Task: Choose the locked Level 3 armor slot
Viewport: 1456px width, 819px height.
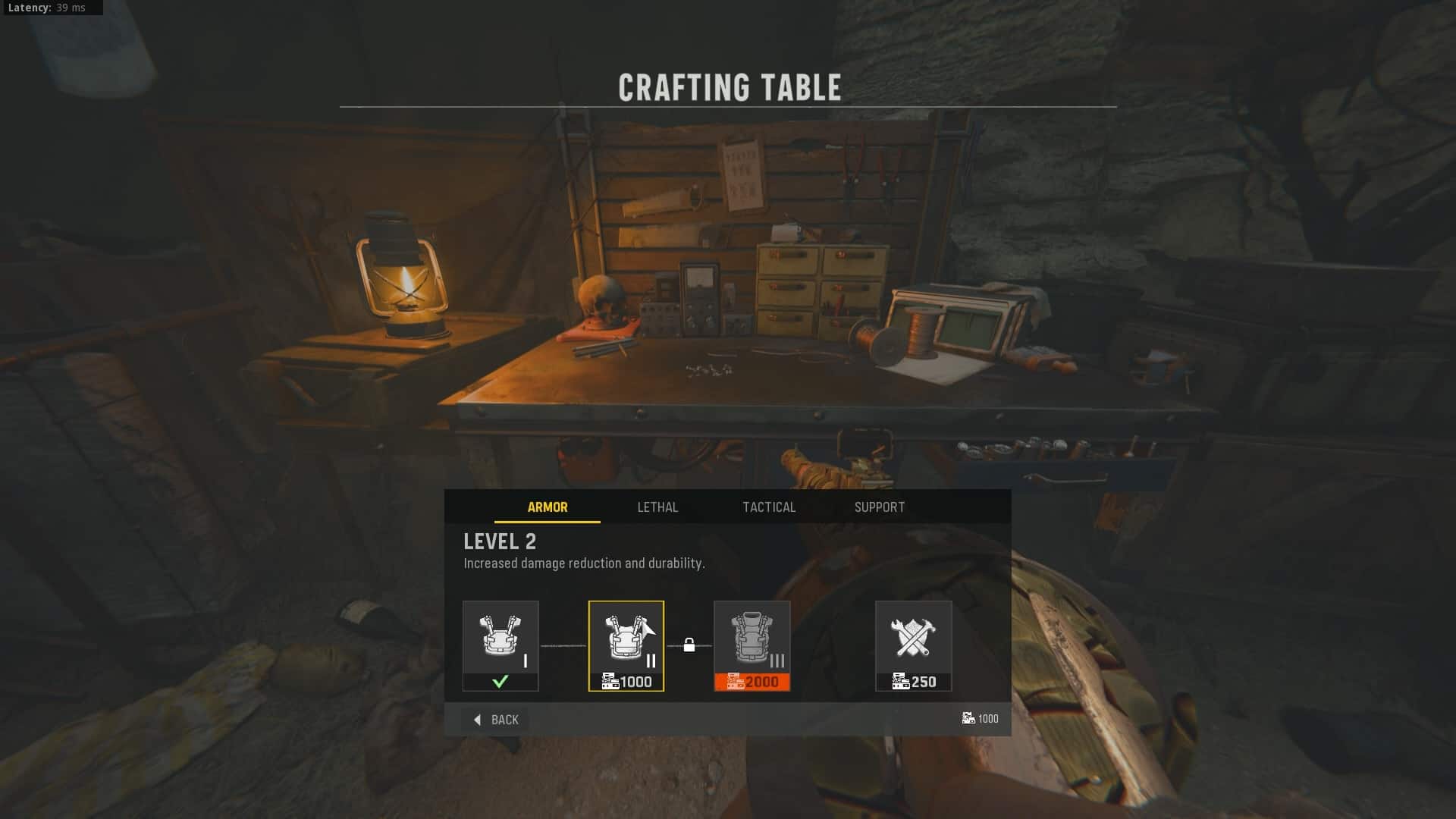Action: (752, 645)
